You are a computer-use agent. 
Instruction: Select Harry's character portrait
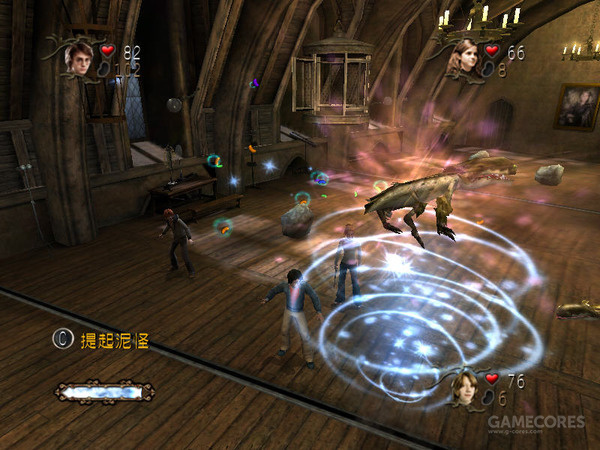pyautogui.click(x=78, y=56)
